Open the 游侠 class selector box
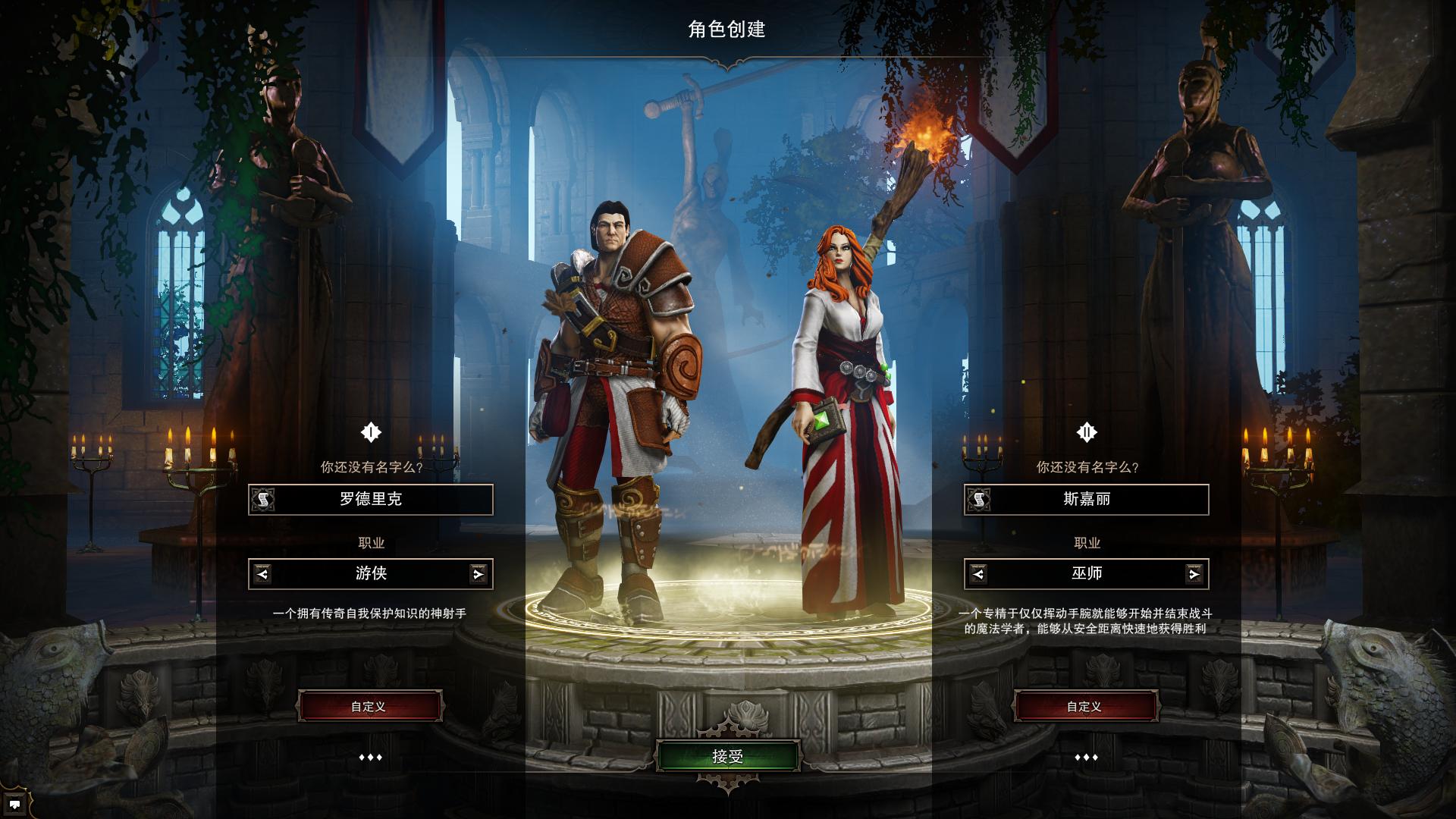 369,574
